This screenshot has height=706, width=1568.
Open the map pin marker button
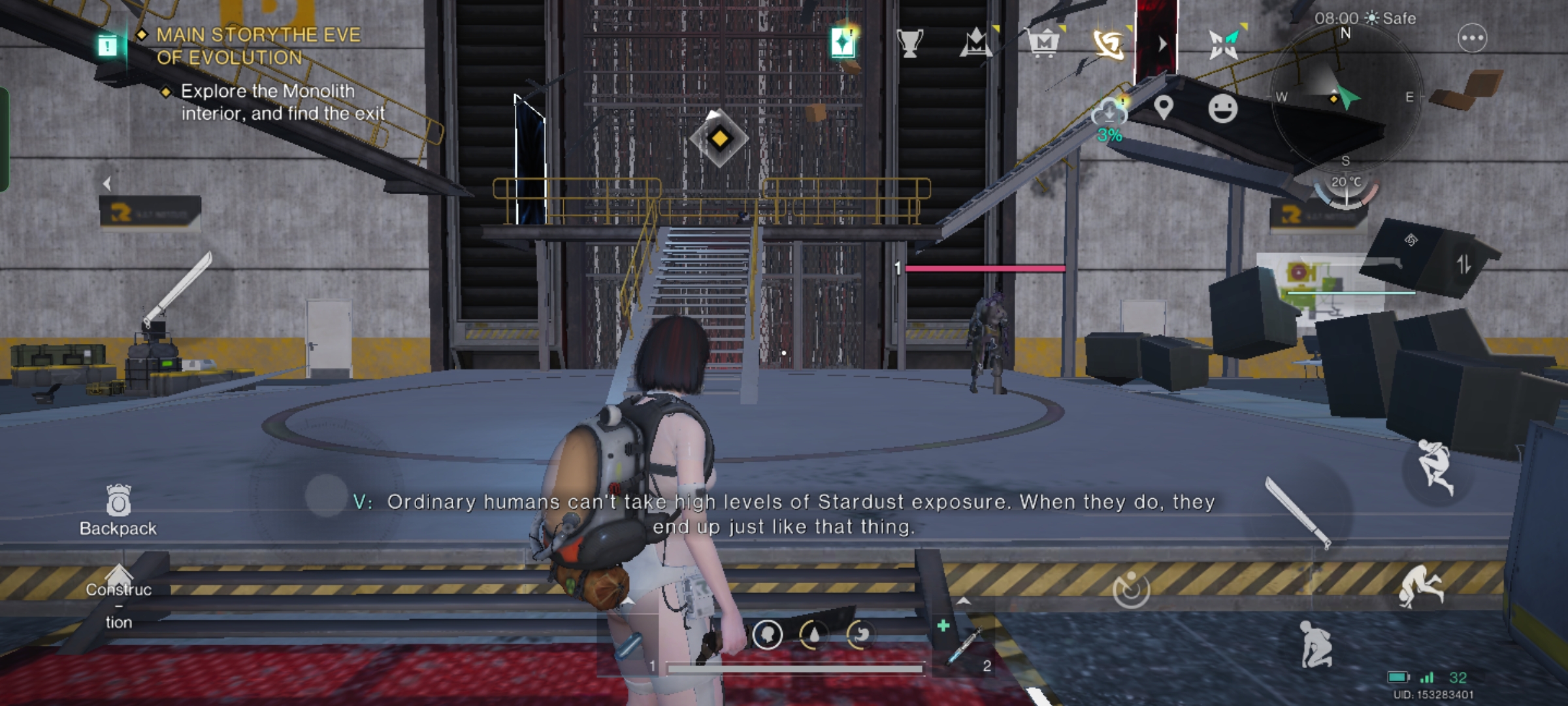click(1163, 107)
